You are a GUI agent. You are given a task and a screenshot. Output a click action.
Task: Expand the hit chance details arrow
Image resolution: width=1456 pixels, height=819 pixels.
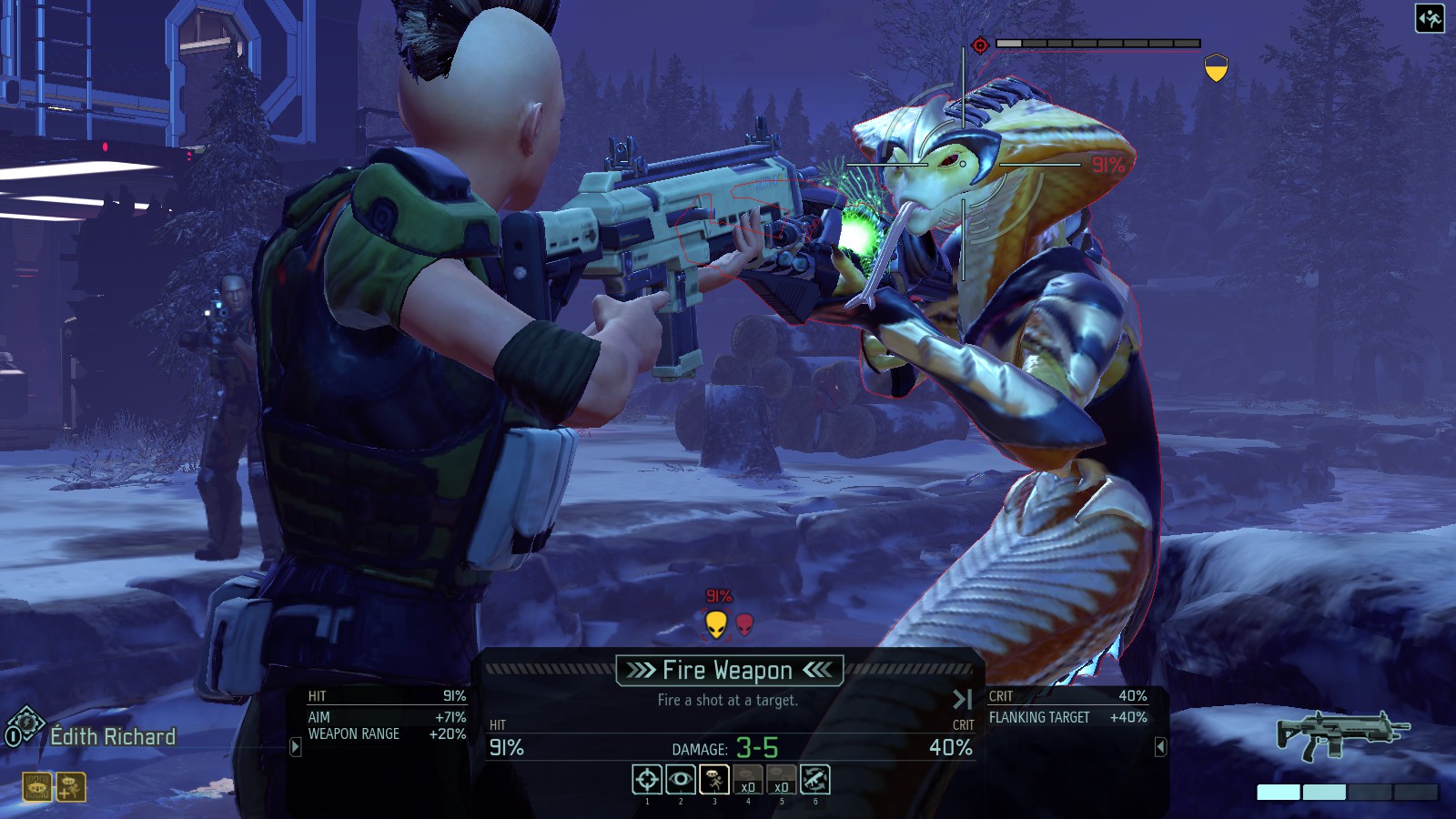tap(295, 747)
